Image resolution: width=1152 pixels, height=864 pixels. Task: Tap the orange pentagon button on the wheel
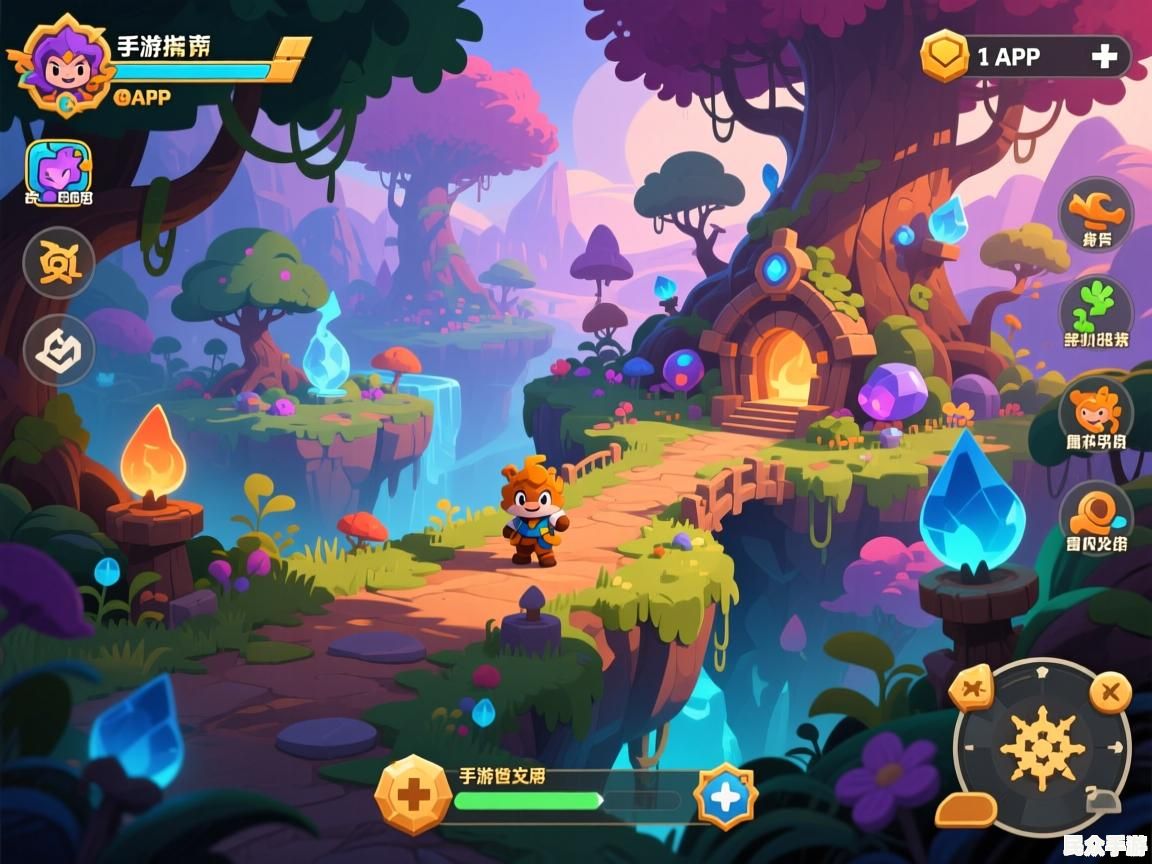coord(971,689)
